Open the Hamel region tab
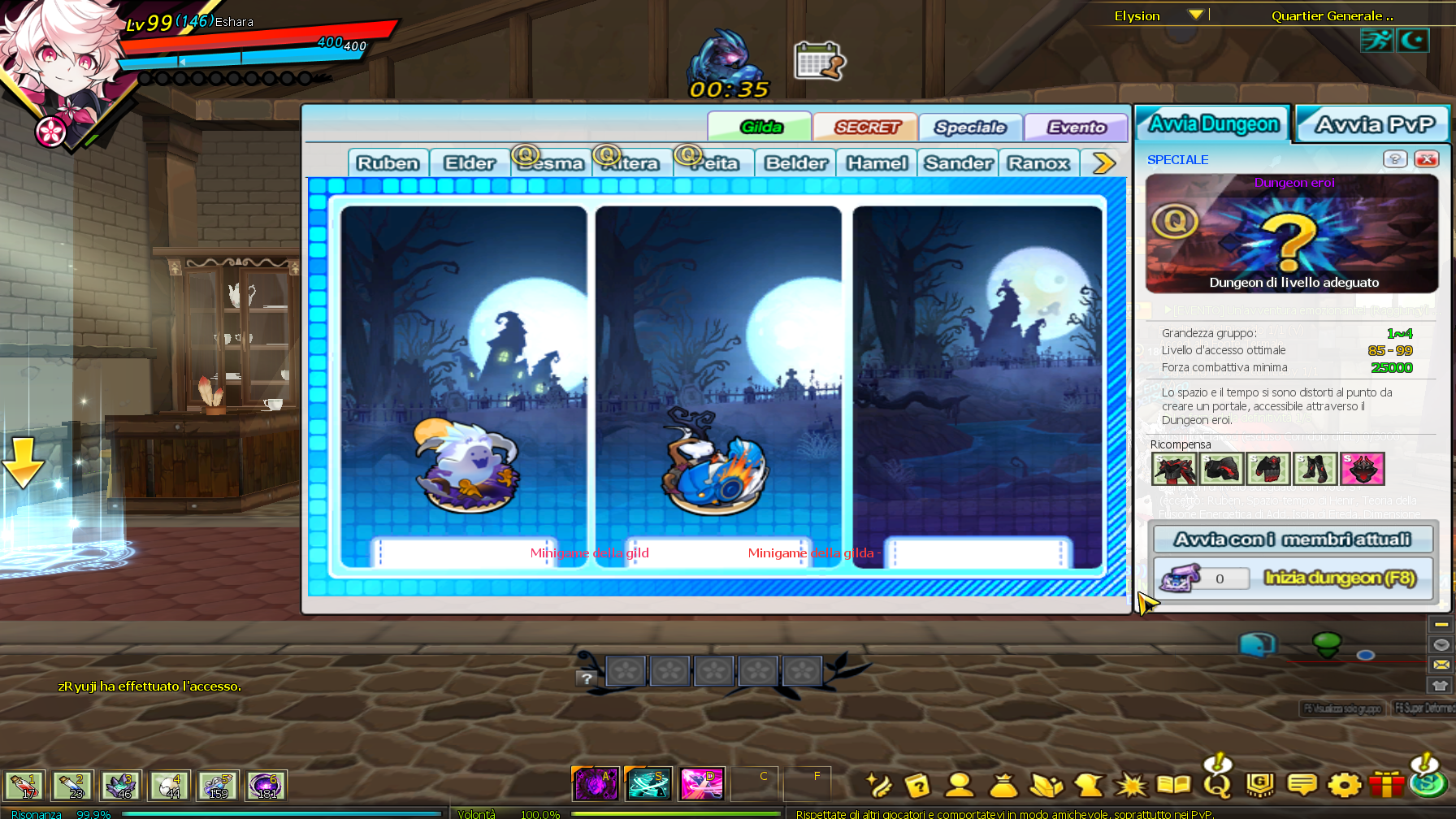The image size is (1456, 819). coord(877,163)
